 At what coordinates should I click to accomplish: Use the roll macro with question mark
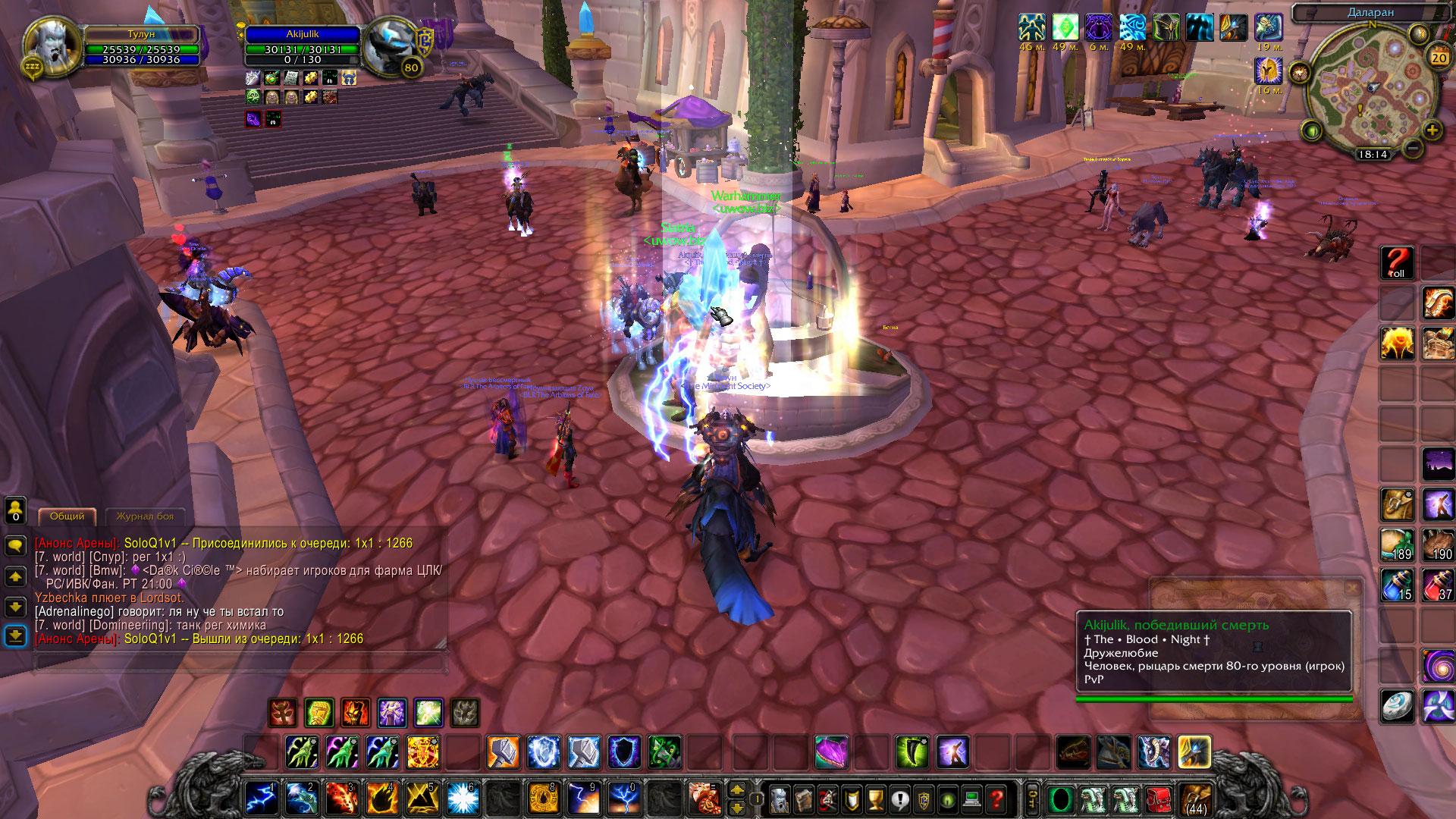[x=1396, y=263]
